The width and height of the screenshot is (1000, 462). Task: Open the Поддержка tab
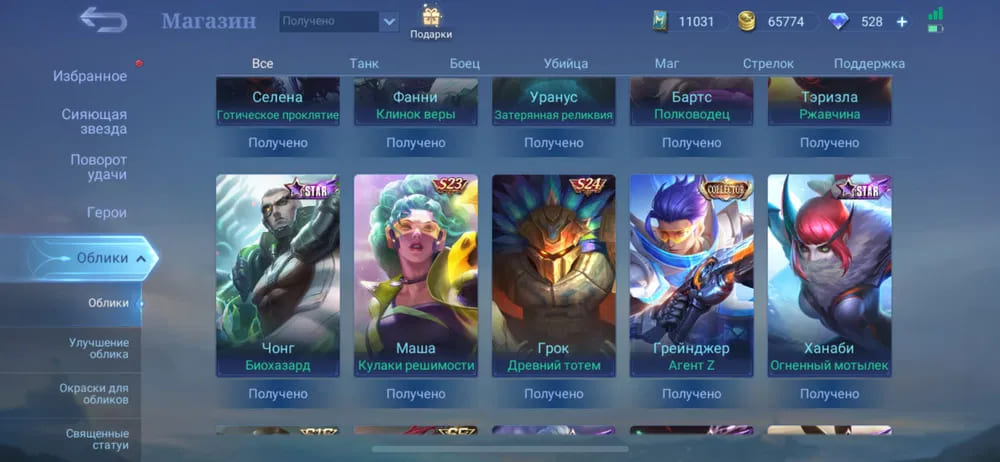tap(869, 63)
